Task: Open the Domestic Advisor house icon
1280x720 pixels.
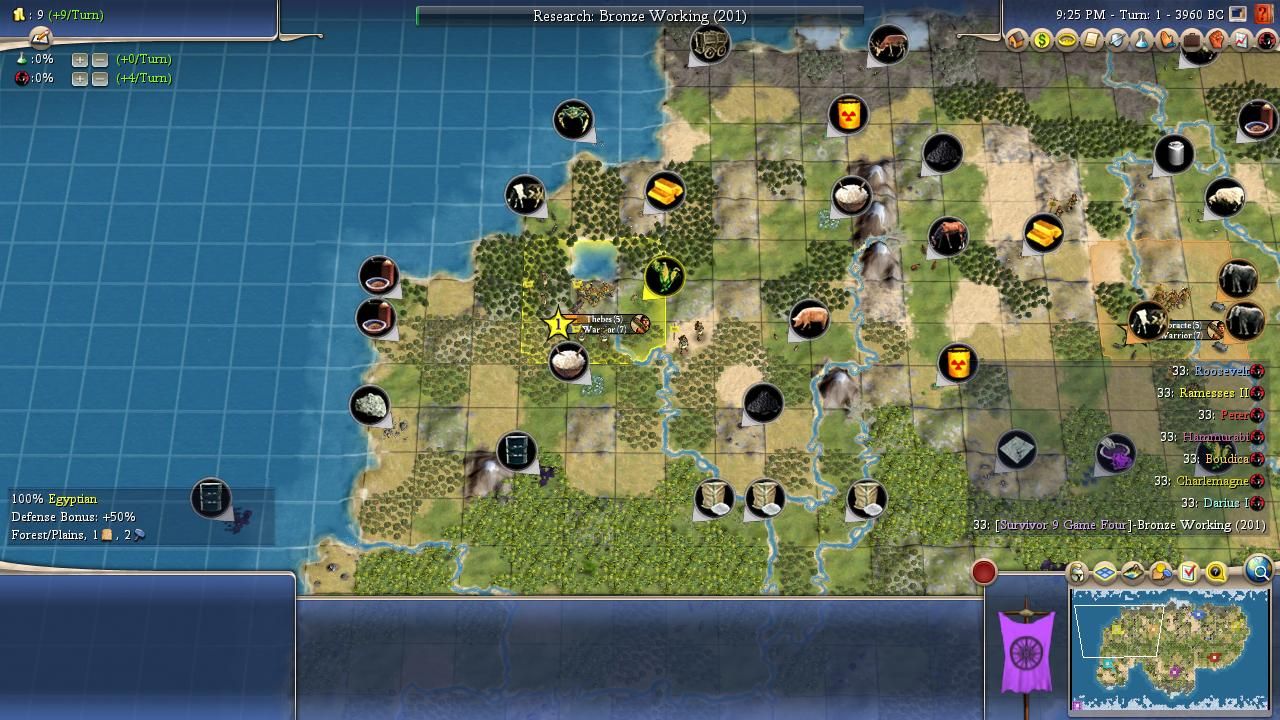Action: [x=1016, y=41]
